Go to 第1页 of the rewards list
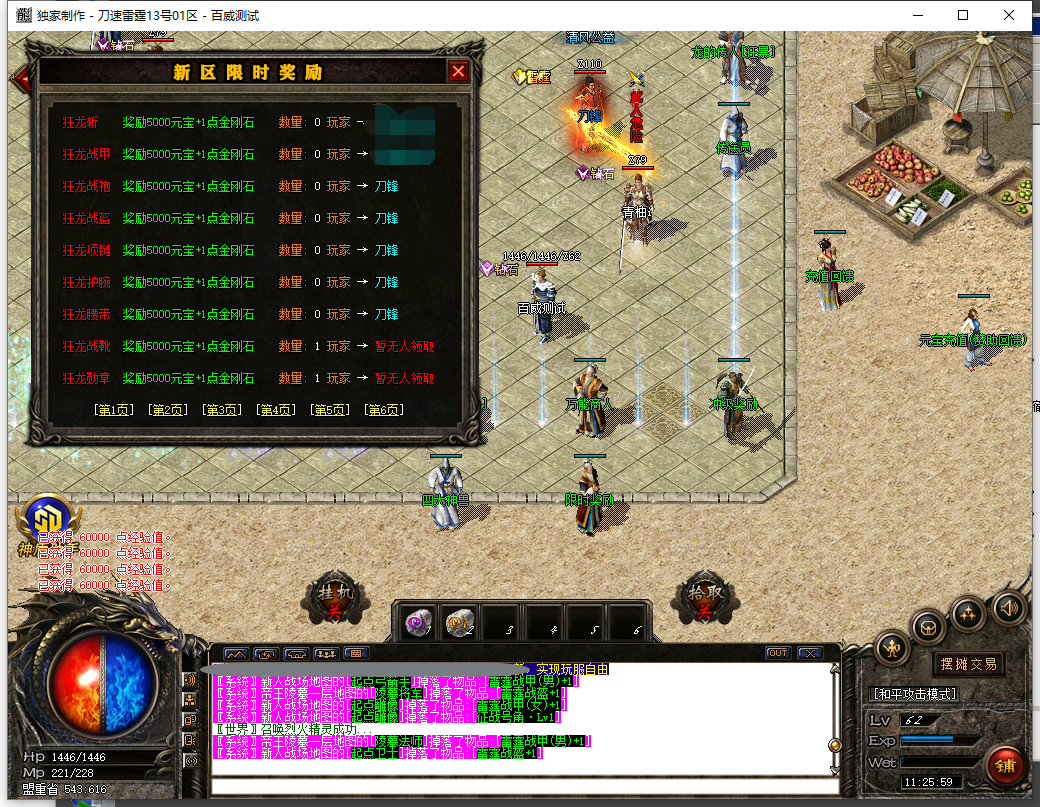 pyautogui.click(x=113, y=410)
